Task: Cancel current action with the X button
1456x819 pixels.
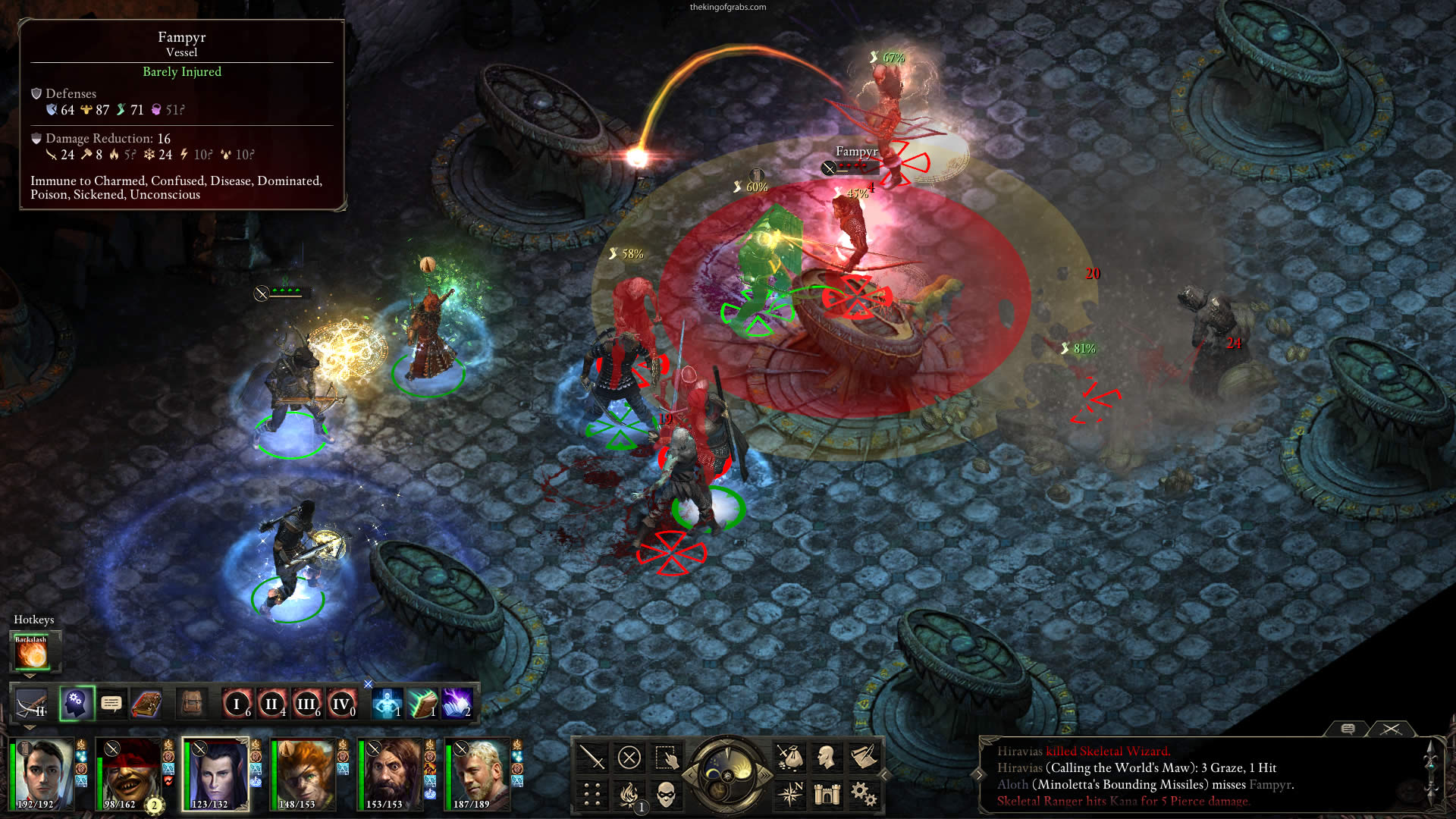Action: [x=629, y=757]
